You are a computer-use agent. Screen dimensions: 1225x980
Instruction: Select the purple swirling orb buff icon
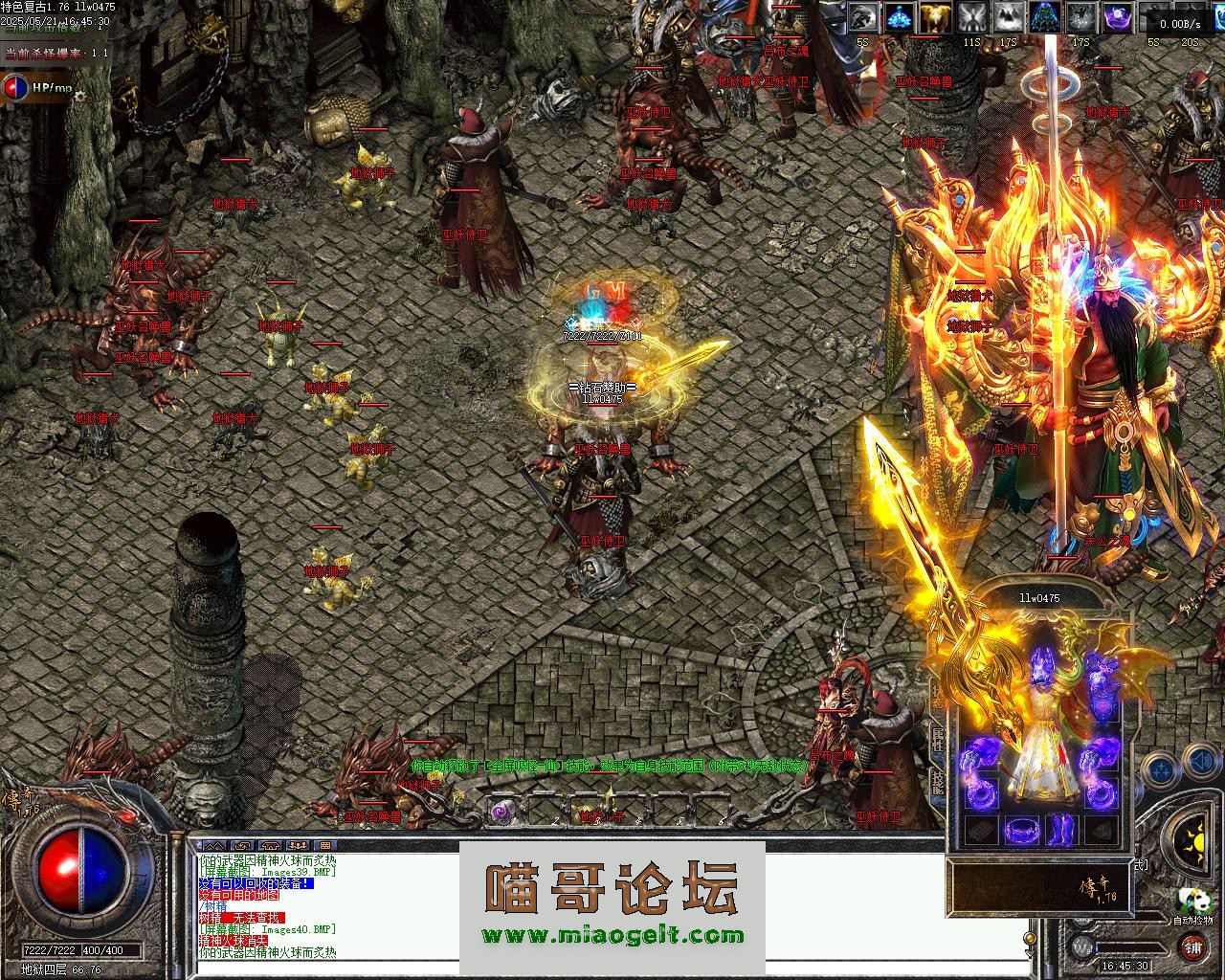[x=1118, y=17]
